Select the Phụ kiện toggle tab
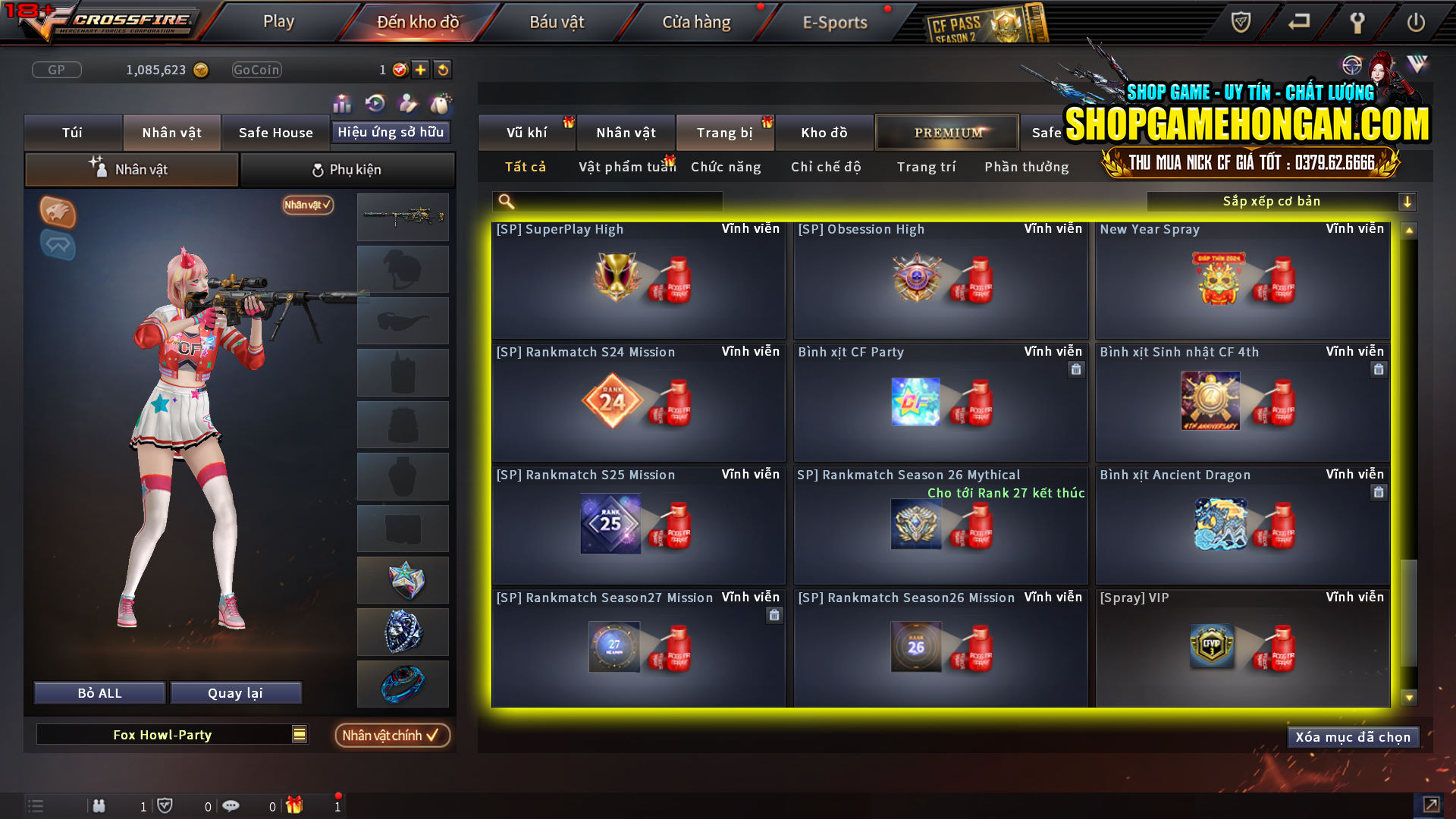This screenshot has height=819, width=1456. (347, 169)
